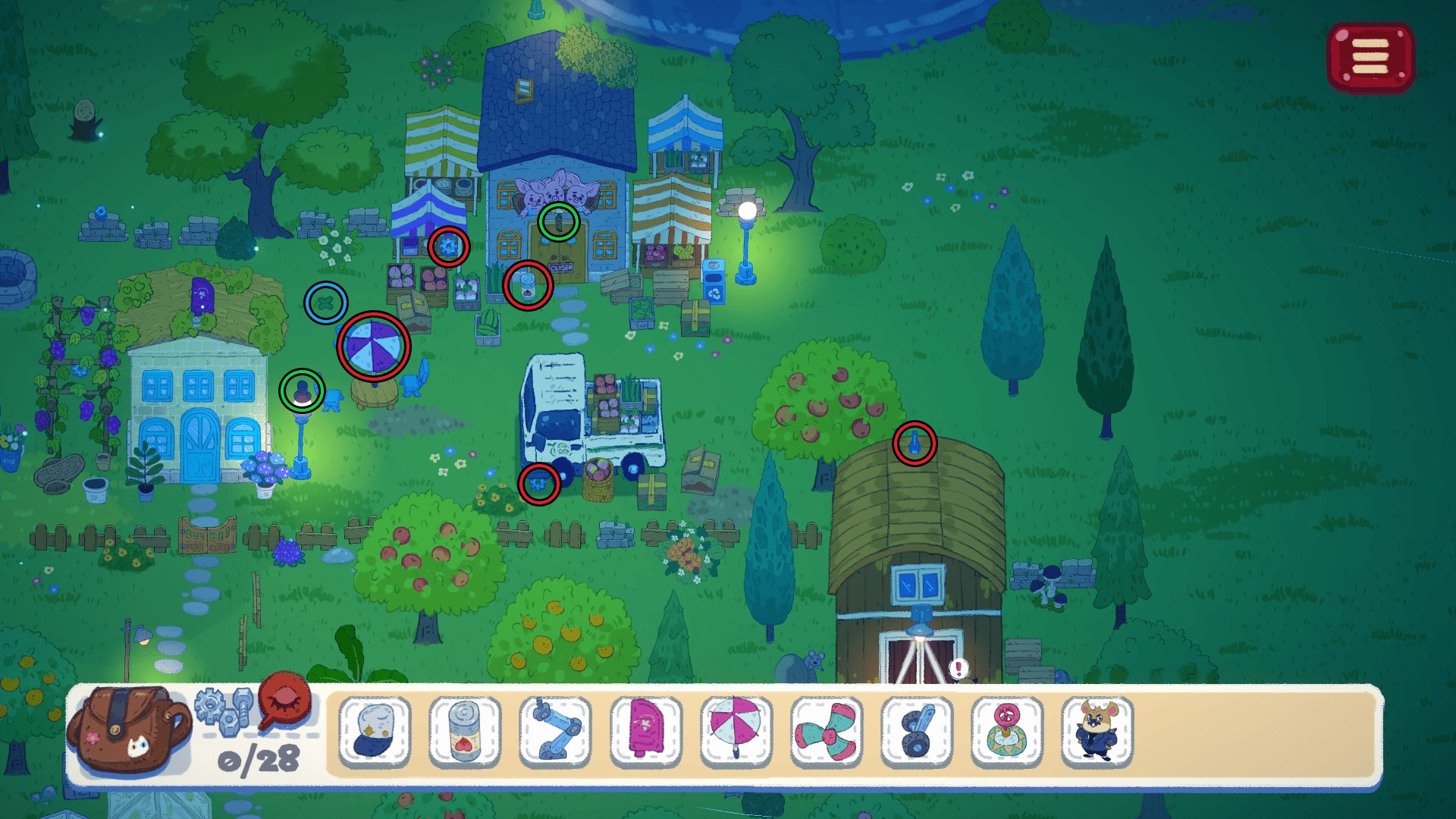Select the wheeled lever item slot
This screenshot has width=1456, height=819.
(916, 731)
